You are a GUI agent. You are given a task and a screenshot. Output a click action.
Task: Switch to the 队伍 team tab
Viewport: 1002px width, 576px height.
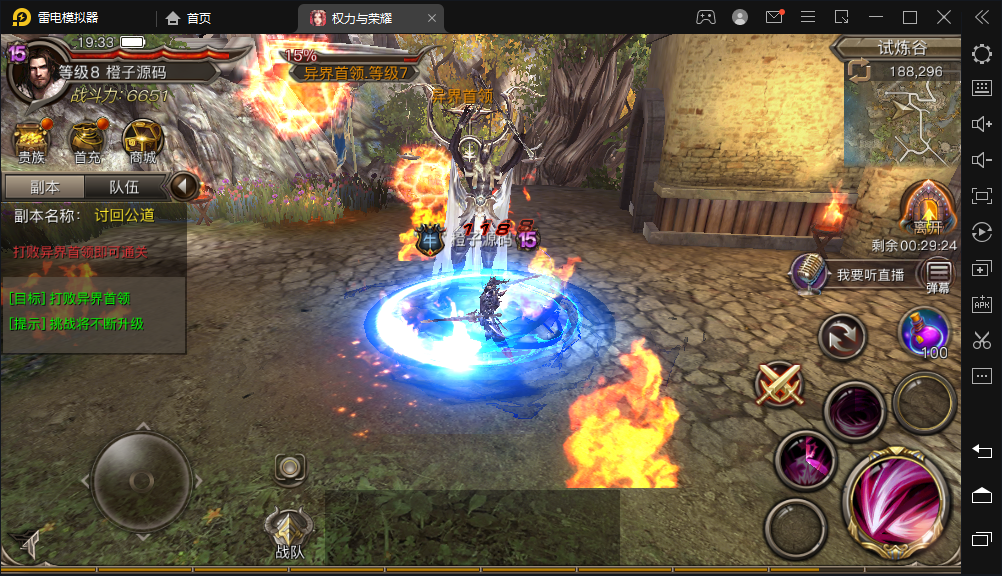coord(123,187)
